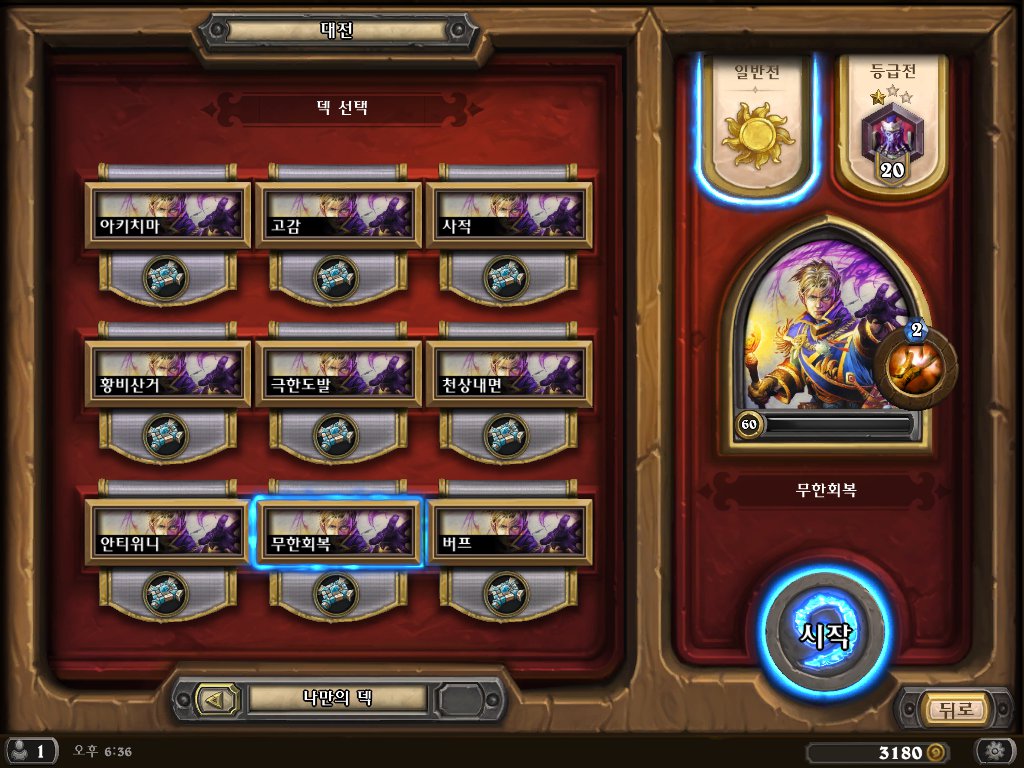Screen dimensions: 1024x768
Task: Select the 아키치마 deck
Action: click(x=167, y=214)
